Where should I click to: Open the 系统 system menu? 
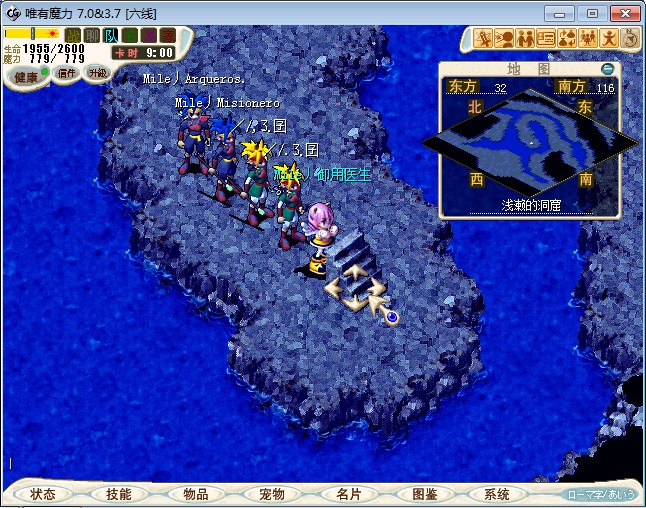(497, 494)
